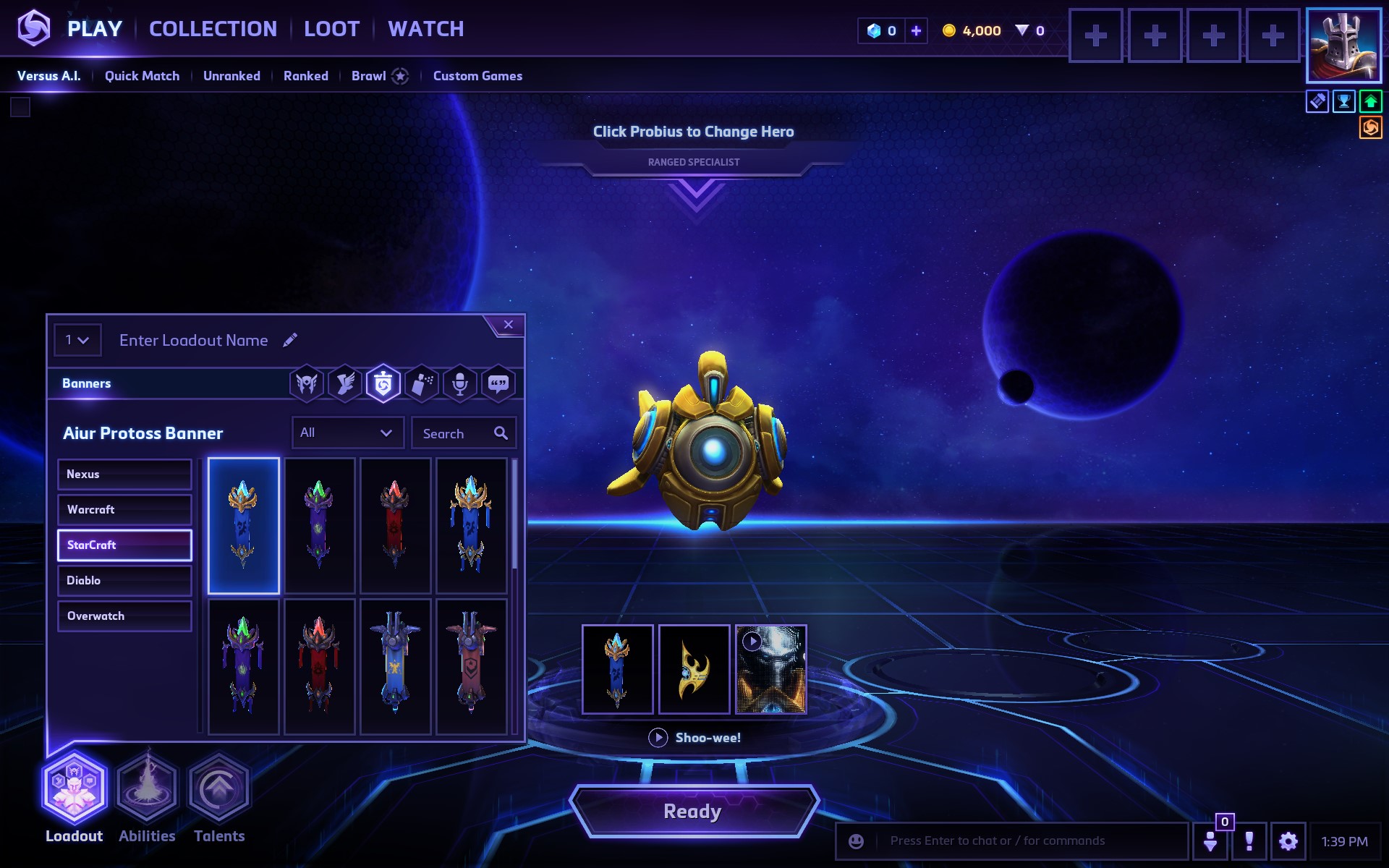Open Custom Games mode
The image size is (1389, 868).
pos(477,76)
